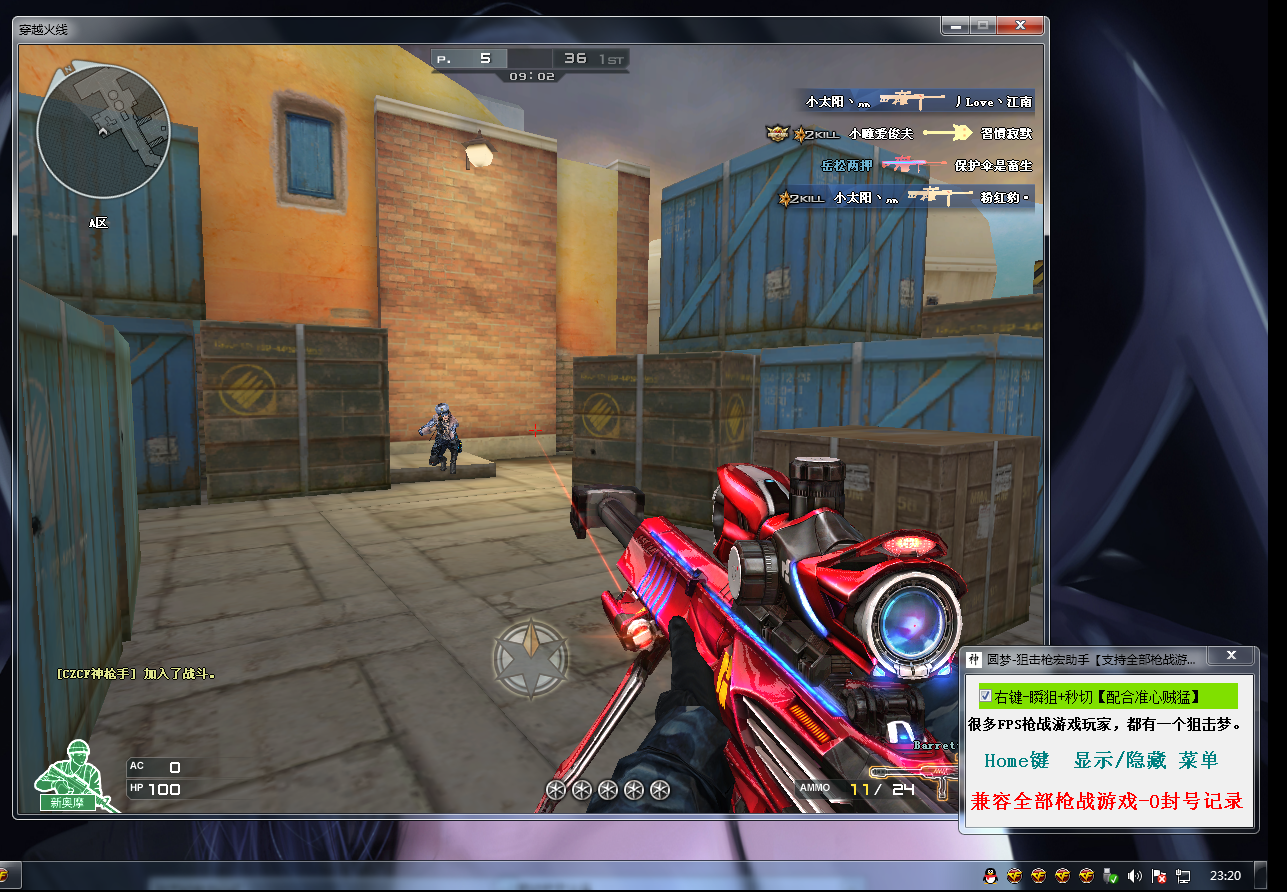Open the QQ penguin tray icon
Screen dimensions: 1287x892
pos(989,875)
